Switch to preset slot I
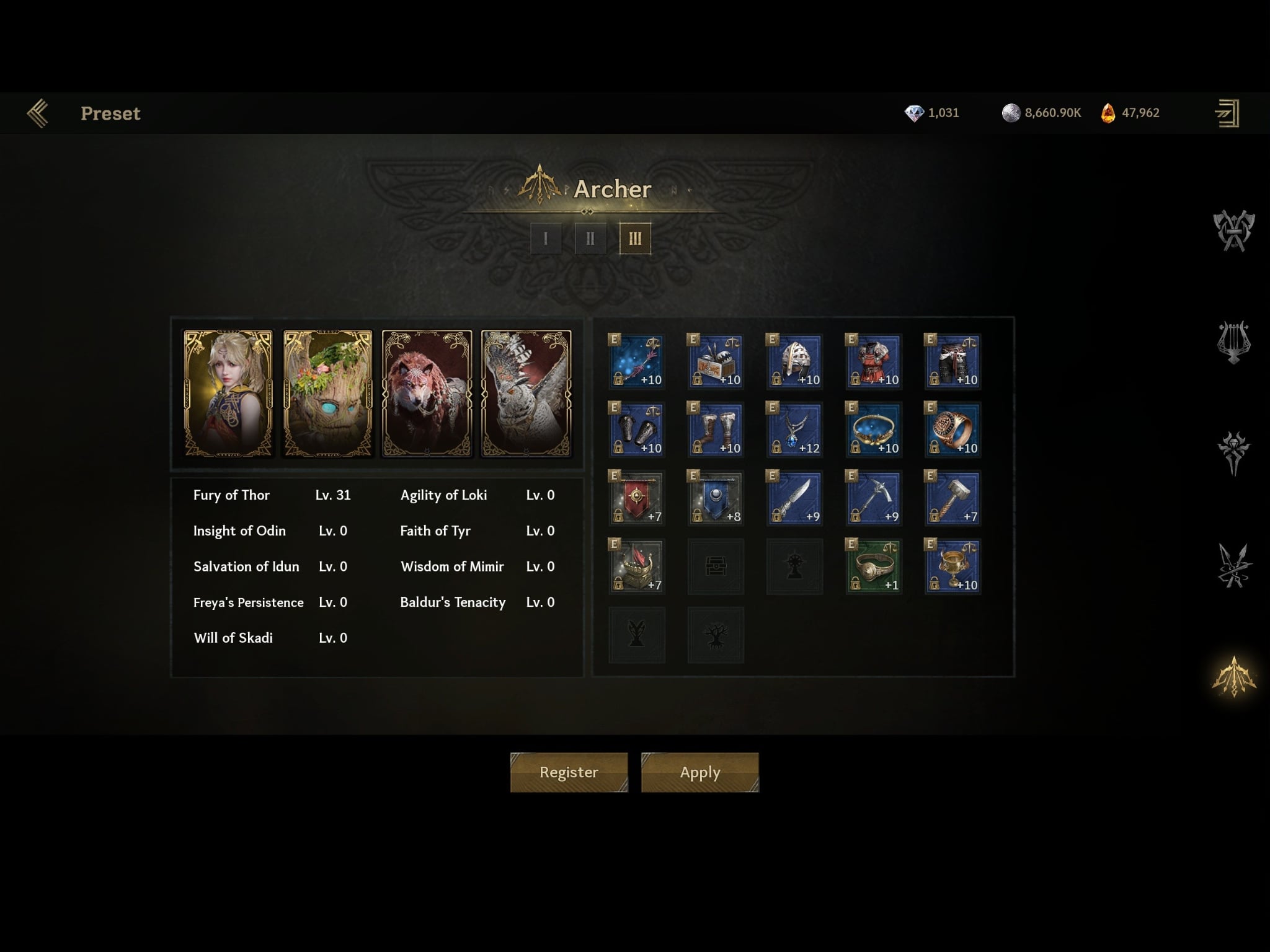This screenshot has height=952, width=1270. pos(546,238)
